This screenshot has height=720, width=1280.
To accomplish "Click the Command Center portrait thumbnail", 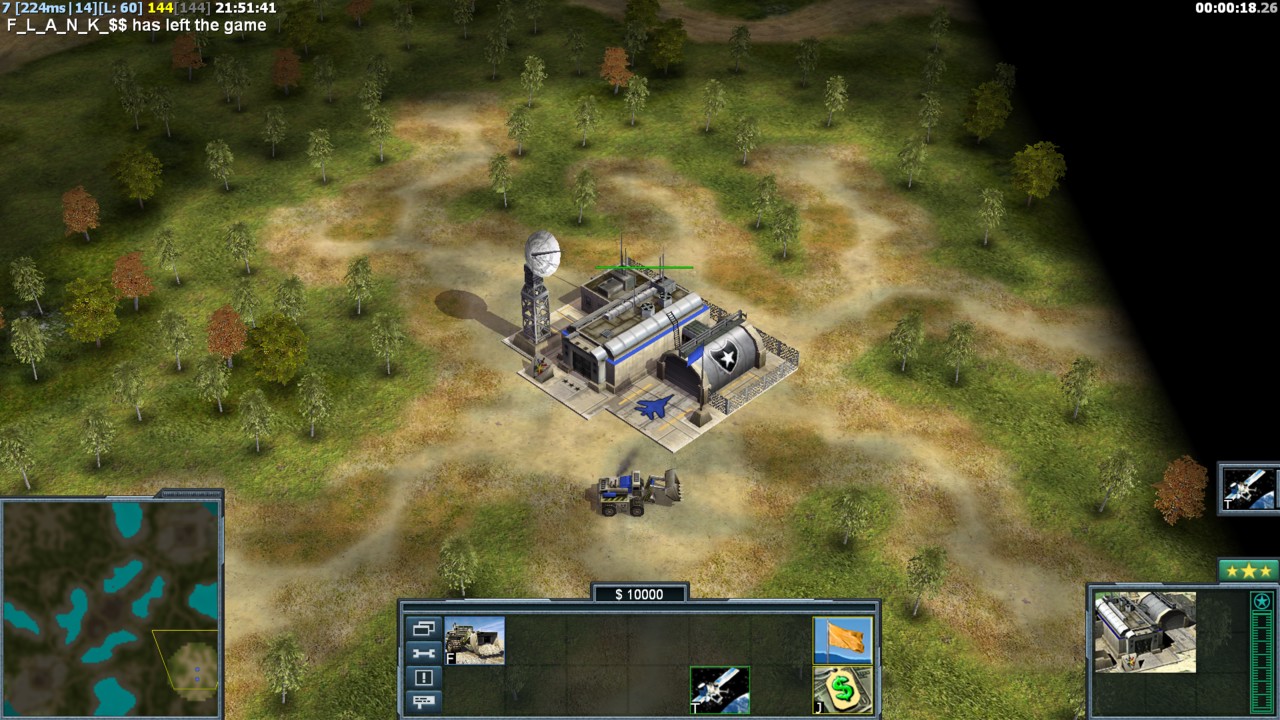I will (x=1145, y=632).
